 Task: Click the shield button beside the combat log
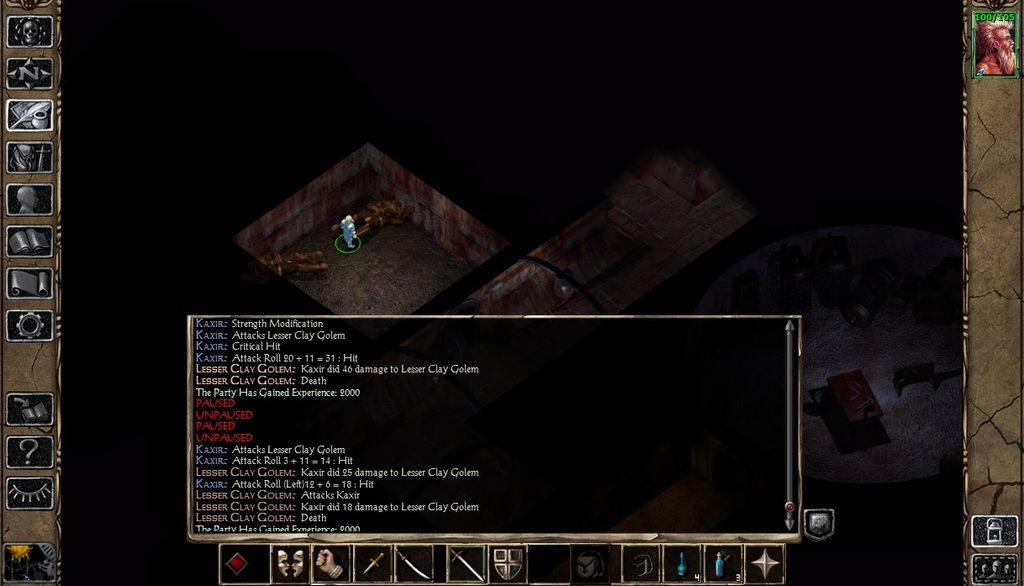(818, 524)
